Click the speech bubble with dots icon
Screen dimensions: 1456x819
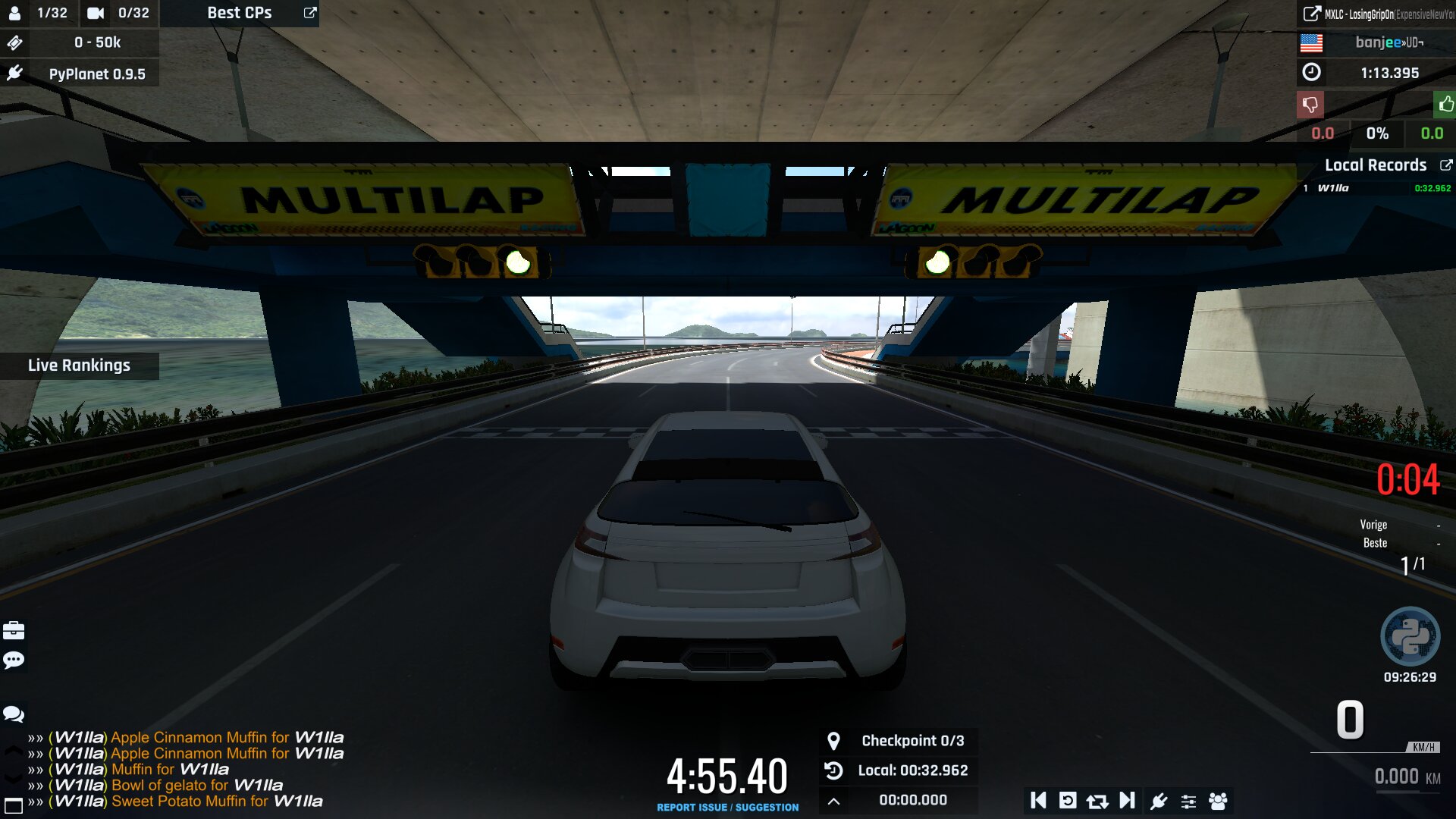click(x=14, y=661)
